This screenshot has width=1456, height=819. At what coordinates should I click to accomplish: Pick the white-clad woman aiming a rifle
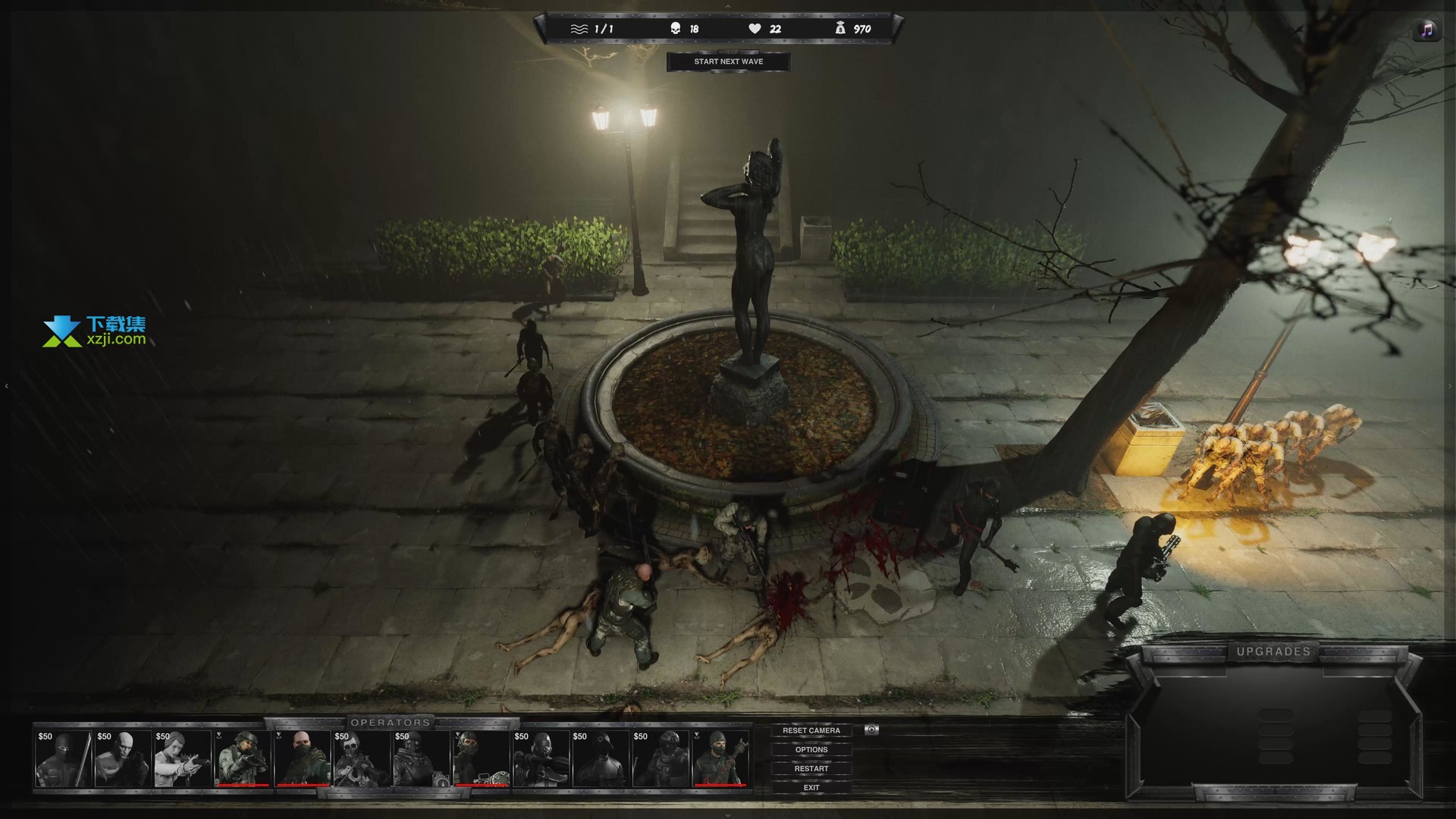183,758
